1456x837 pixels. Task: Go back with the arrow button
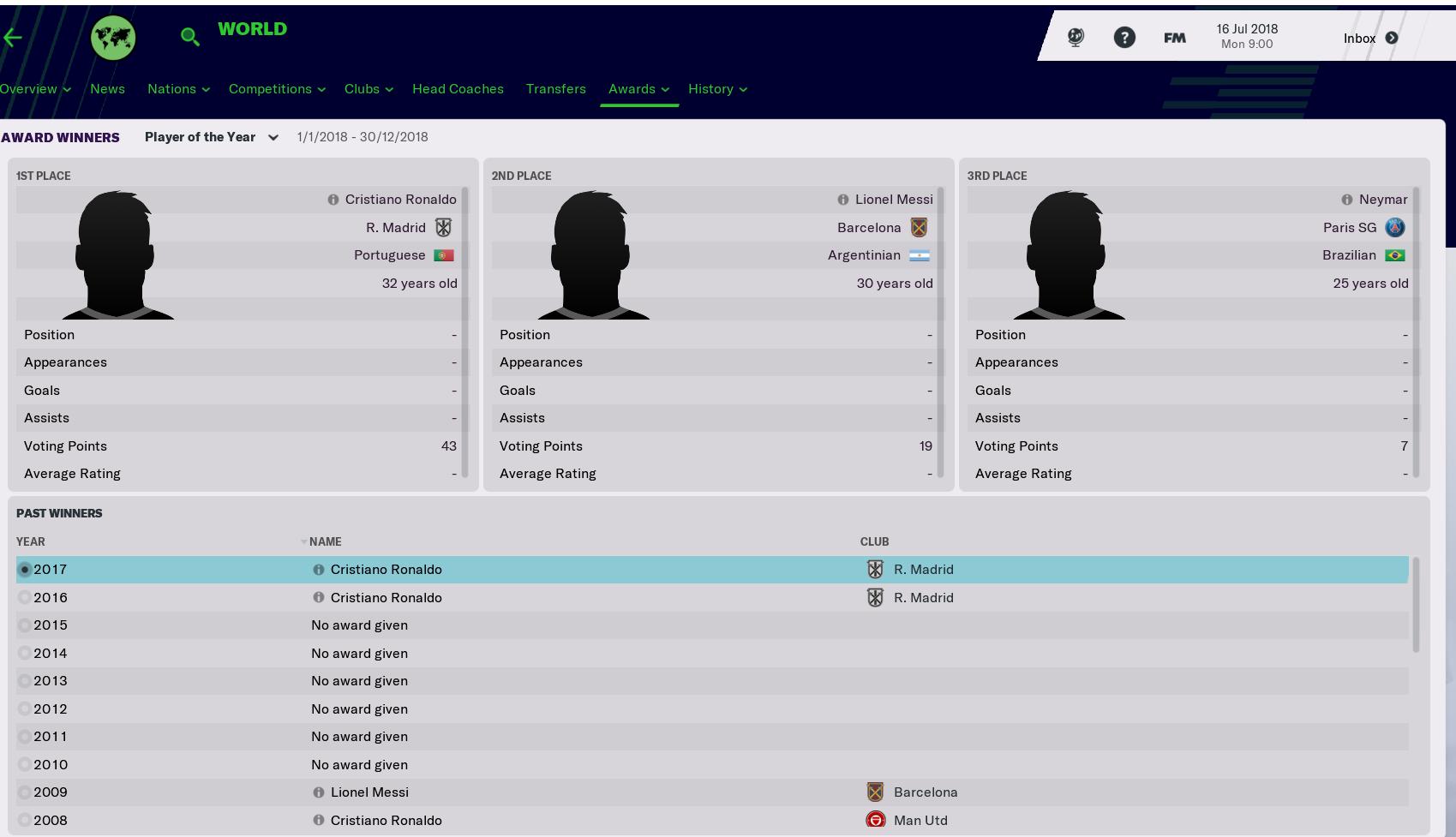pos(13,38)
